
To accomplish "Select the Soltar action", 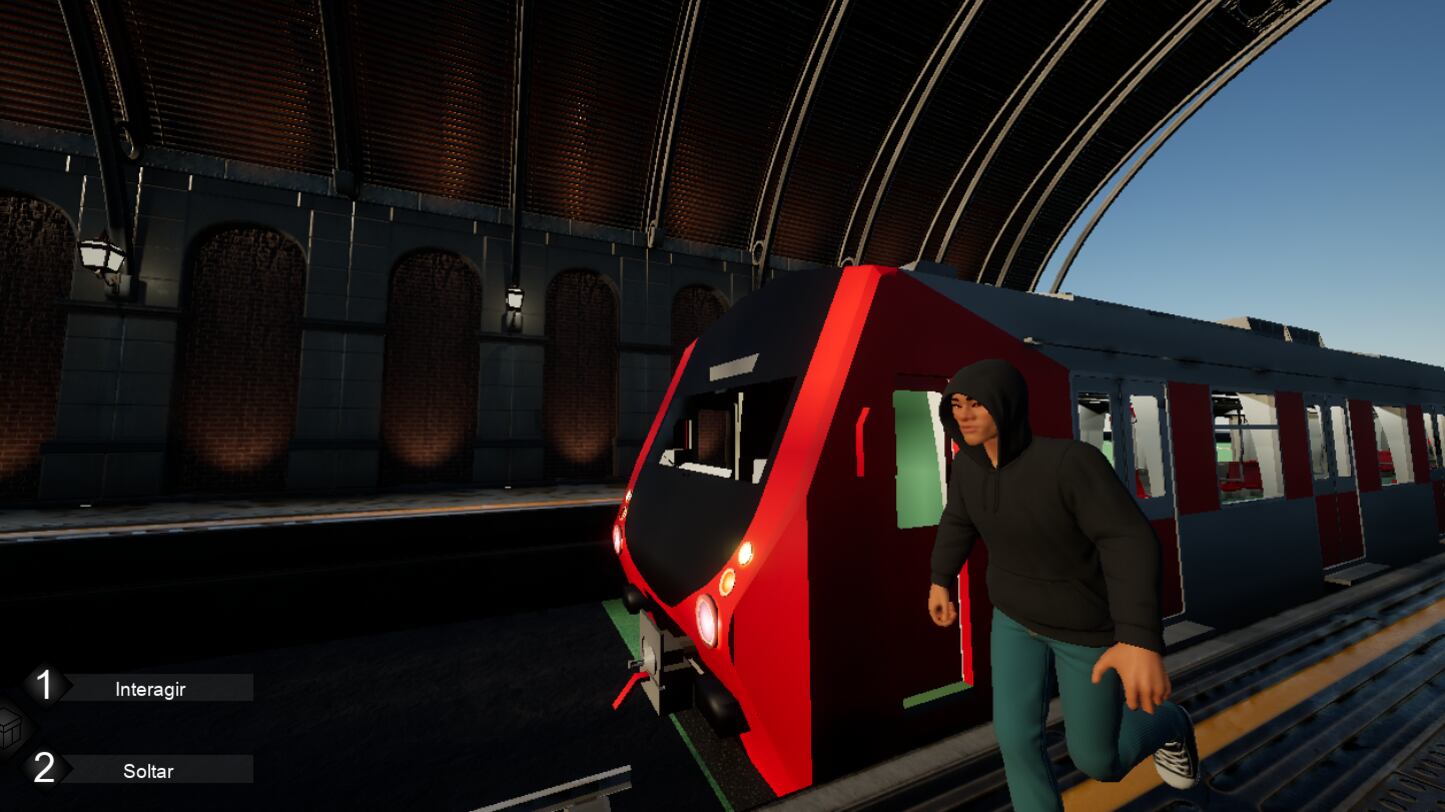I will (148, 771).
